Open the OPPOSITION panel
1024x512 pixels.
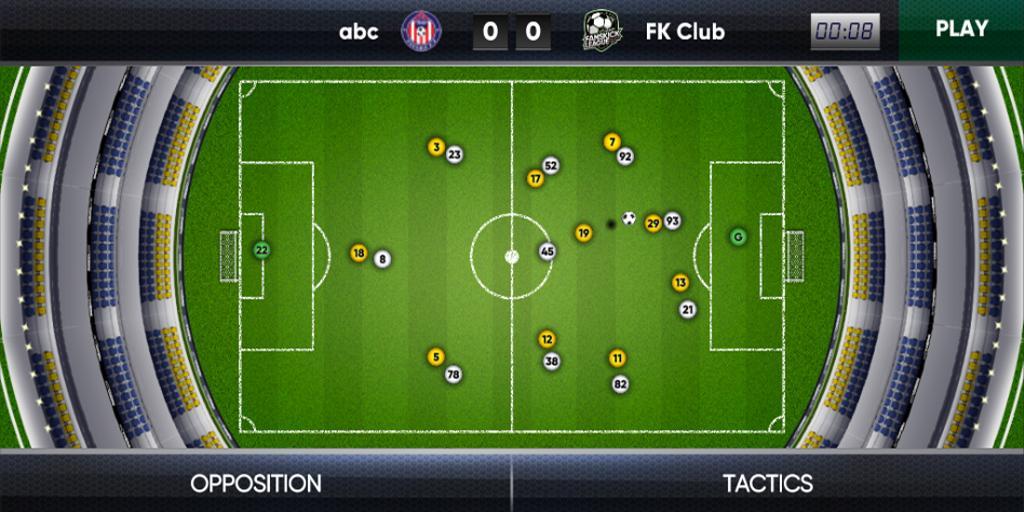[256, 484]
